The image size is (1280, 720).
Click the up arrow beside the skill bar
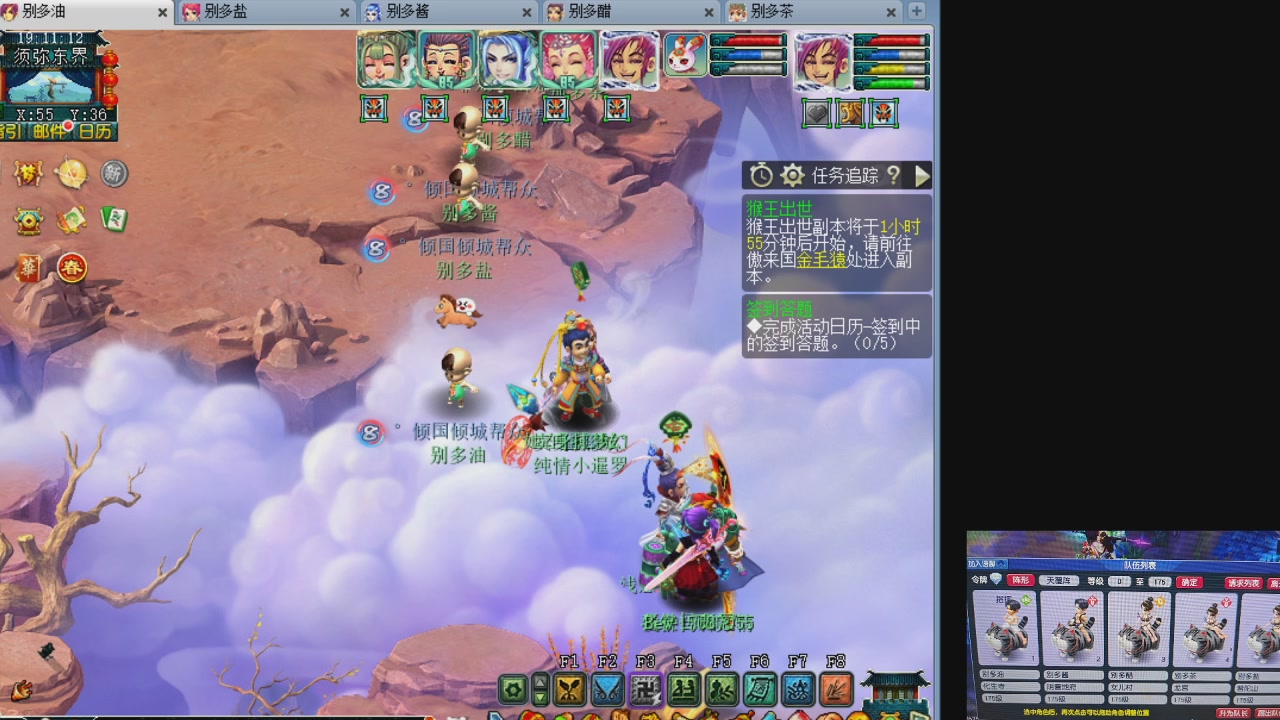click(x=539, y=681)
